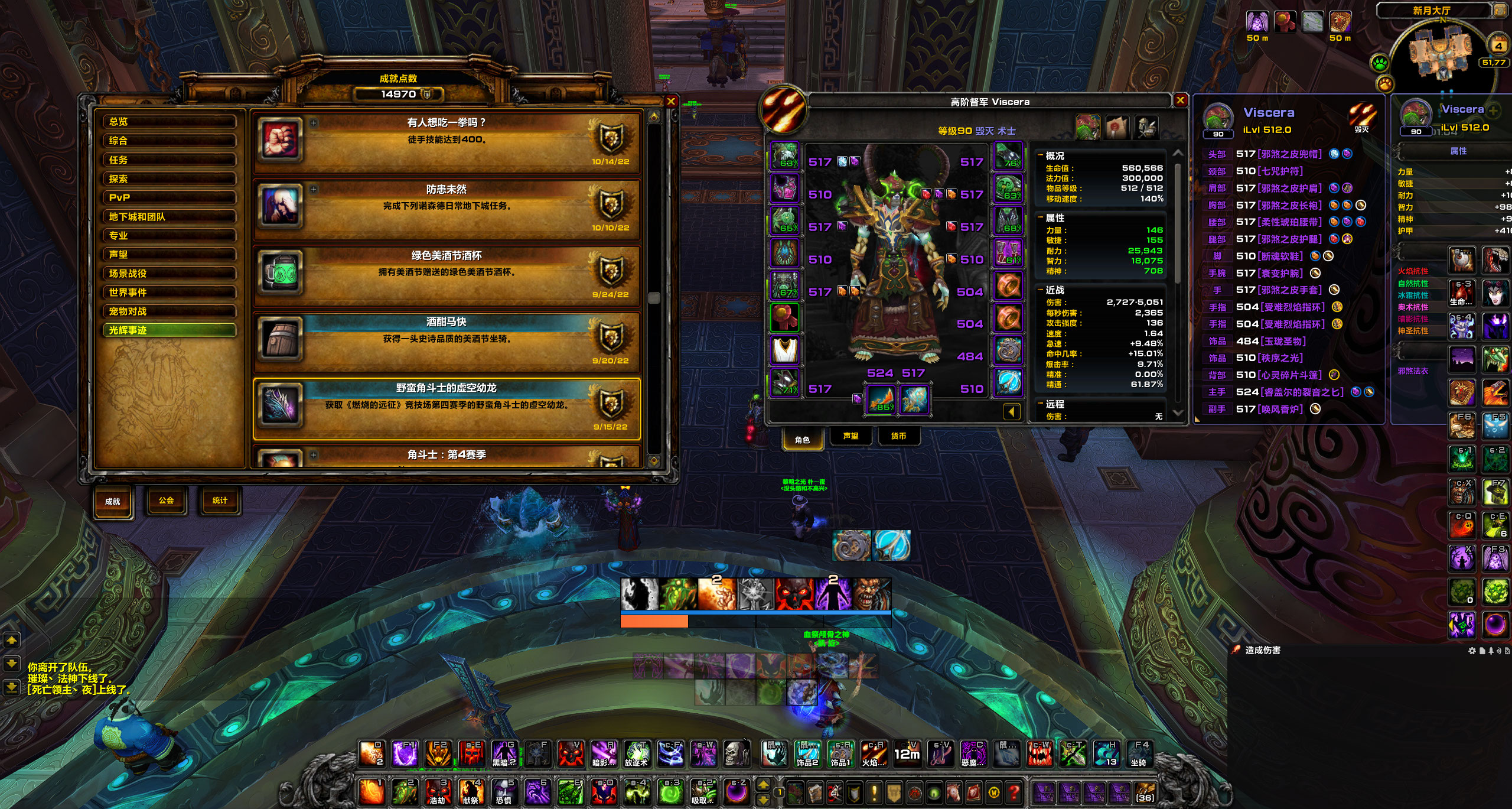
Task: Open the 声望 achievement category
Action: pyautogui.click(x=170, y=255)
